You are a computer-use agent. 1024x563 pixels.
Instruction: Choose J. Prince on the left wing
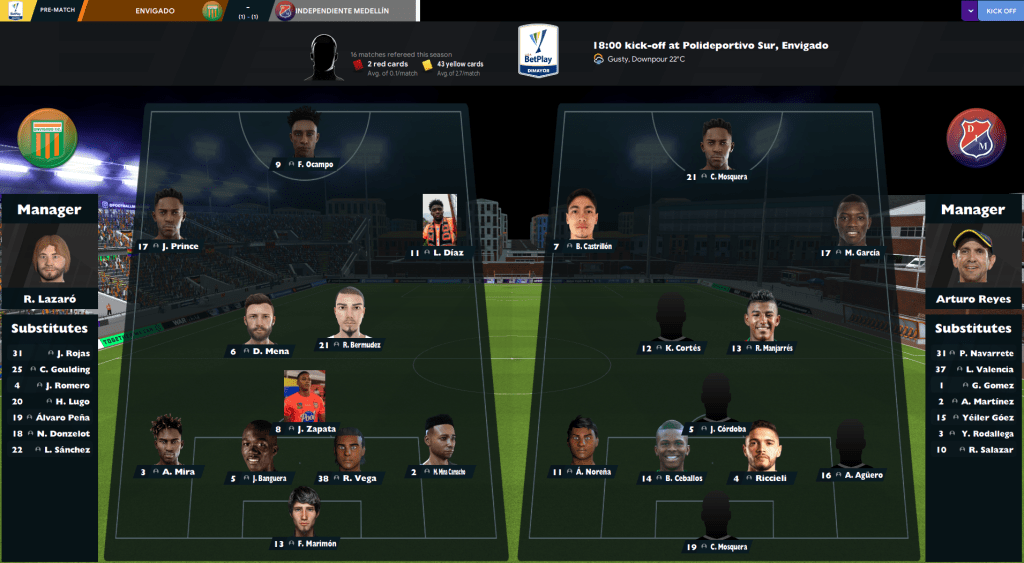click(x=169, y=222)
